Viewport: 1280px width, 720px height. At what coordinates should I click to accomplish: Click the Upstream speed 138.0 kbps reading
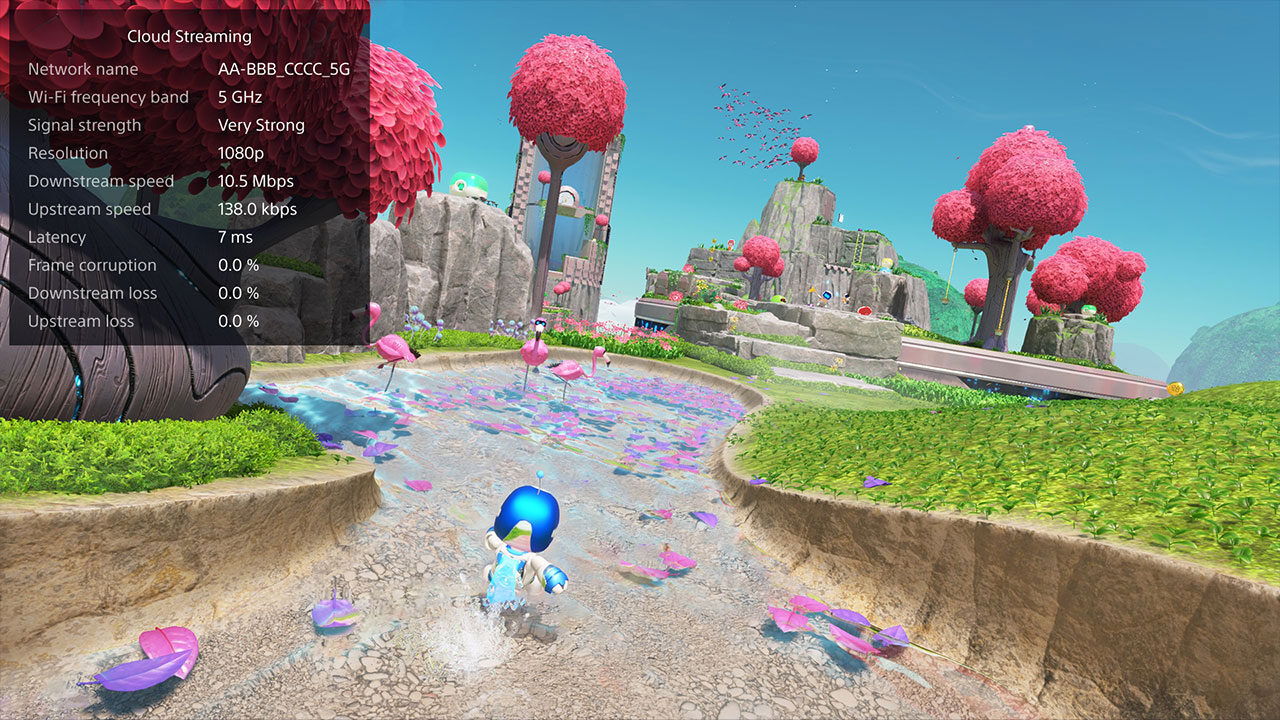[x=258, y=208]
